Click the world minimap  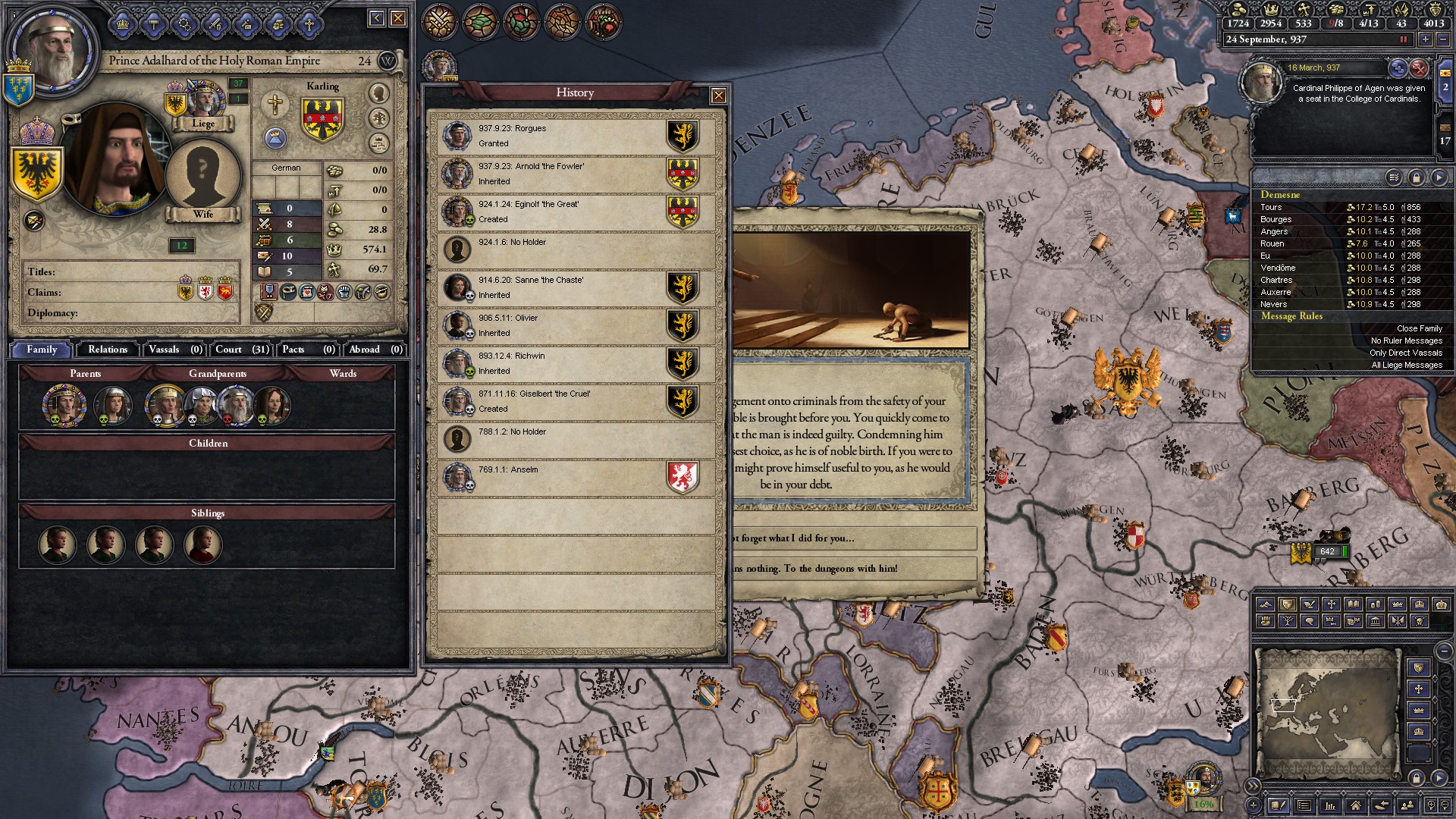pos(1327,713)
